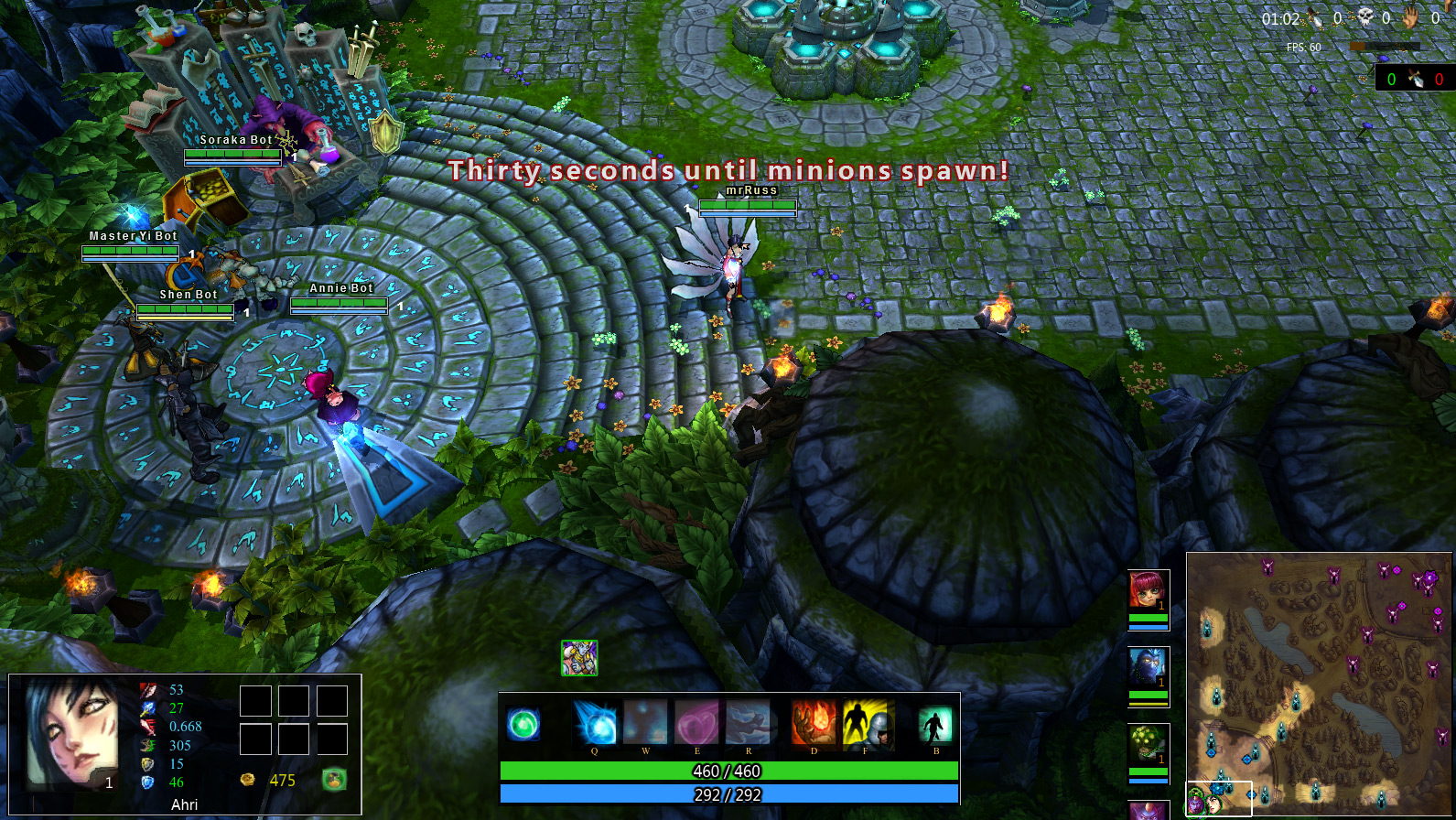Select the green orb passive icon
This screenshot has width=1456, height=820.
pos(524,725)
